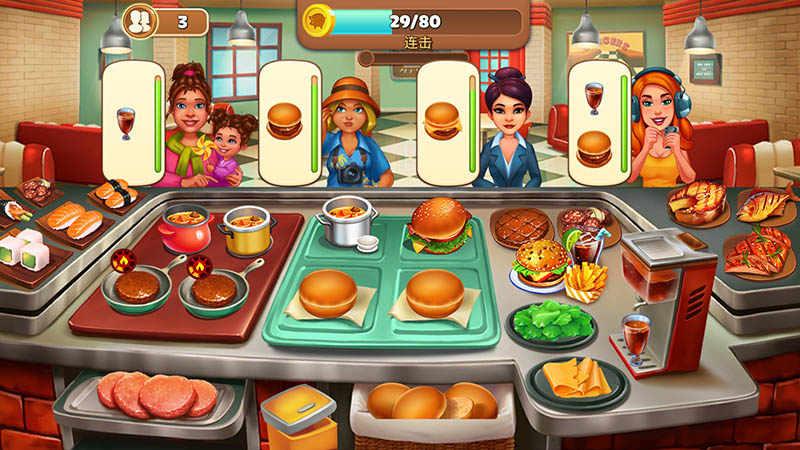Pick up the finished burger on the green tray
800x450 pixels.
click(438, 224)
